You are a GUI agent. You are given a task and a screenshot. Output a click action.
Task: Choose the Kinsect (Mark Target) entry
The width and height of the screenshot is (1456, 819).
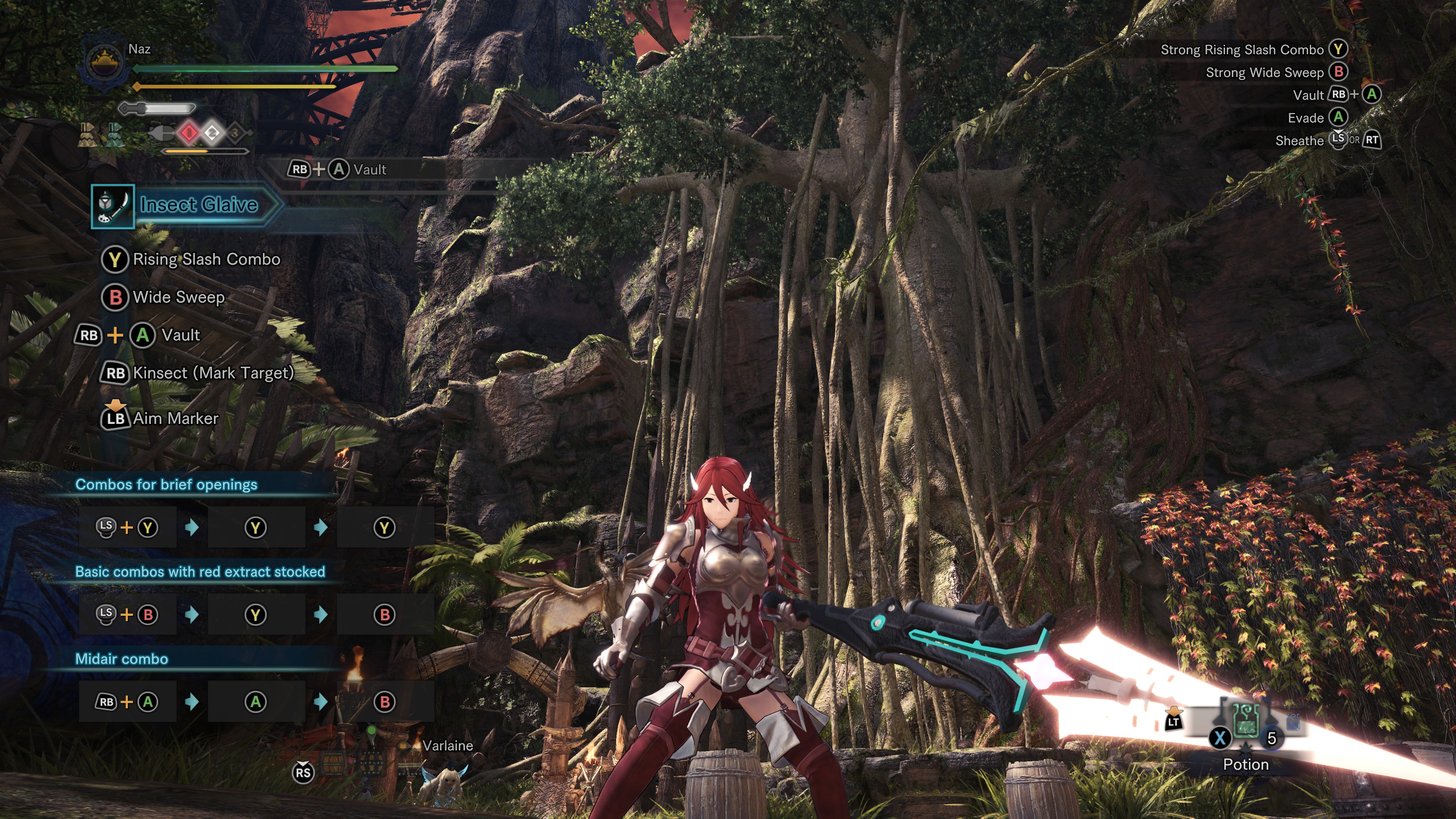(212, 373)
